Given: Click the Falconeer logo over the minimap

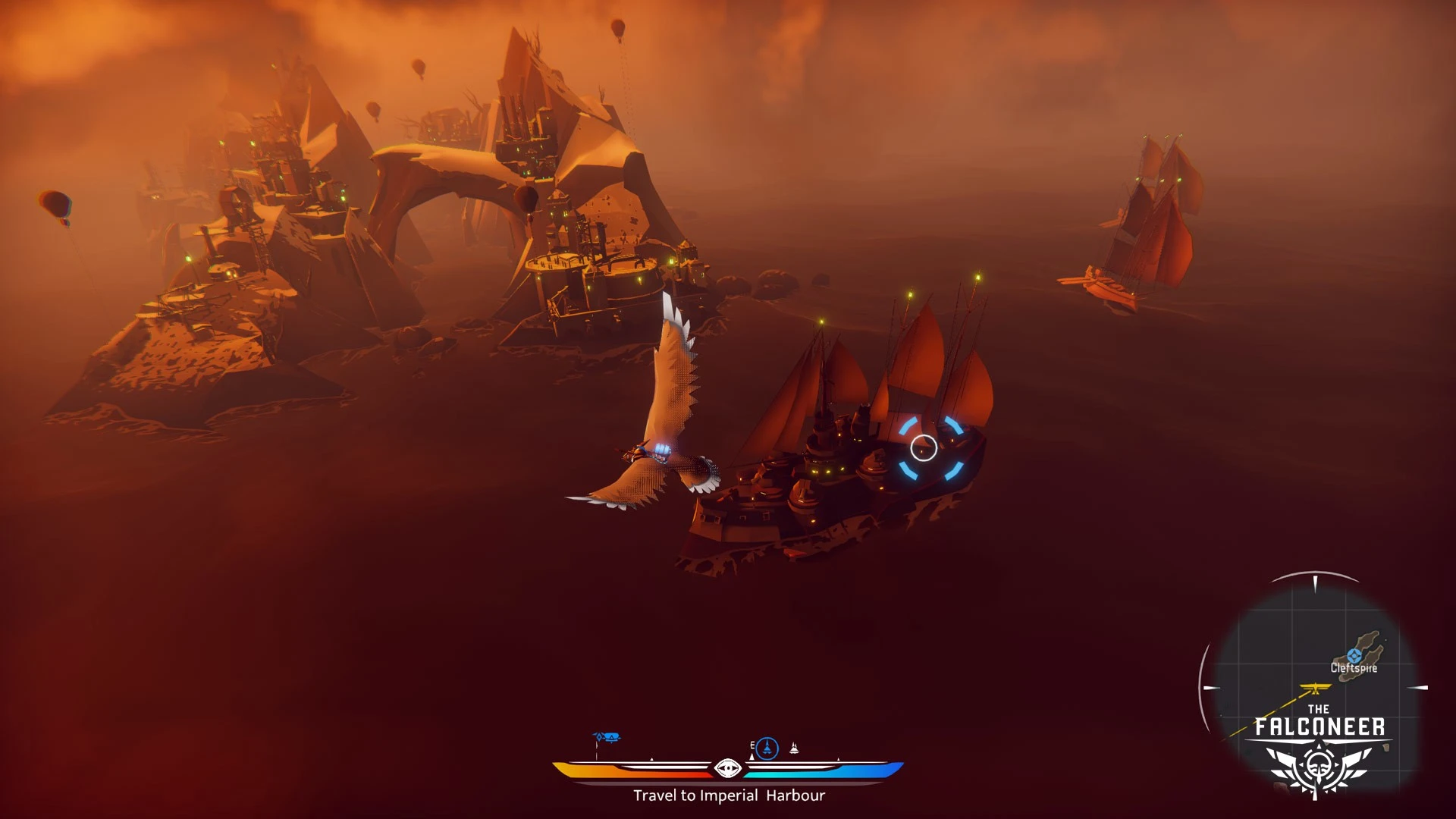Looking at the screenshot, I should 1319,751.
